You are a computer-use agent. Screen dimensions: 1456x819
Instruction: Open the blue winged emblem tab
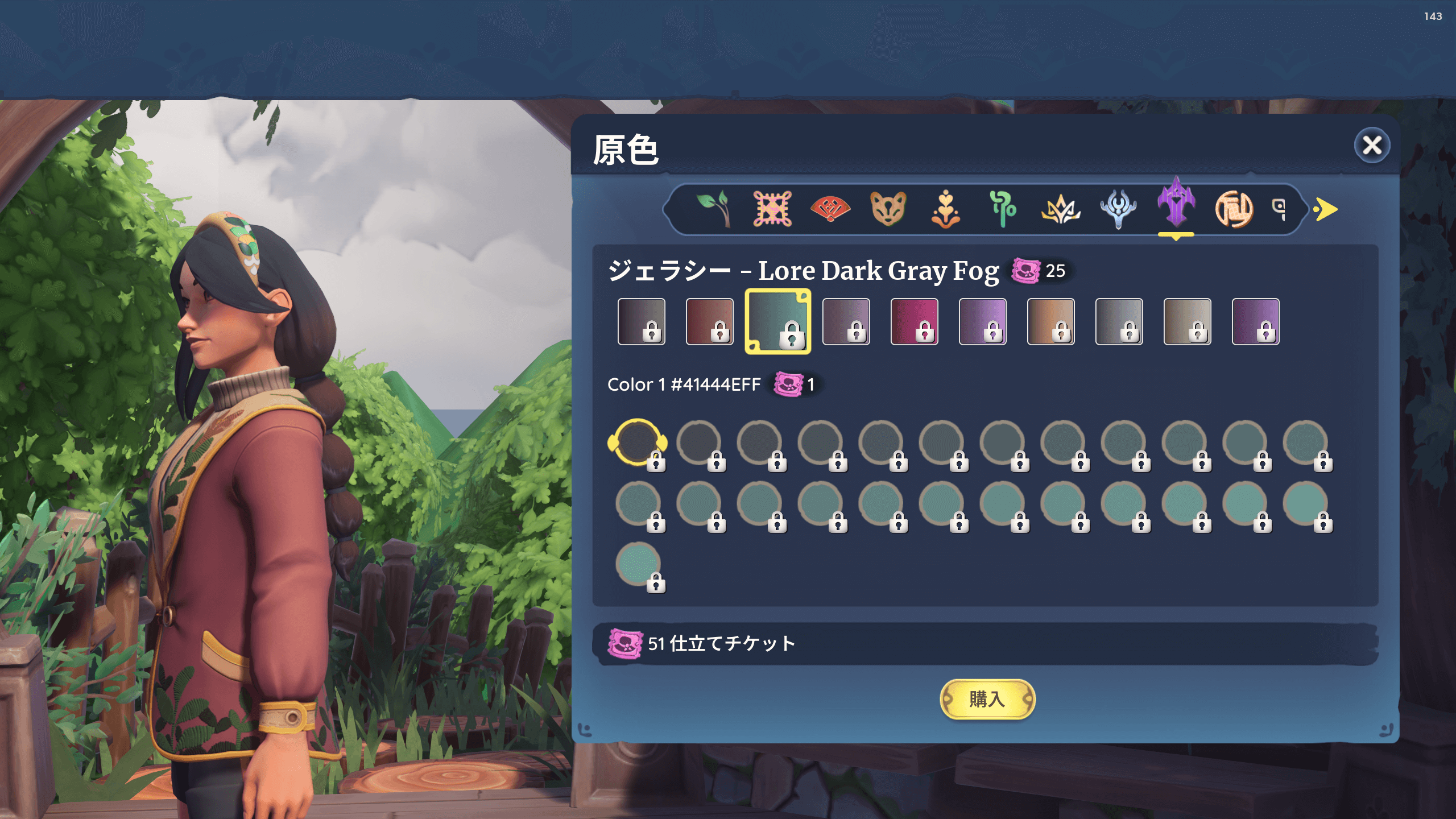pos(1118,209)
